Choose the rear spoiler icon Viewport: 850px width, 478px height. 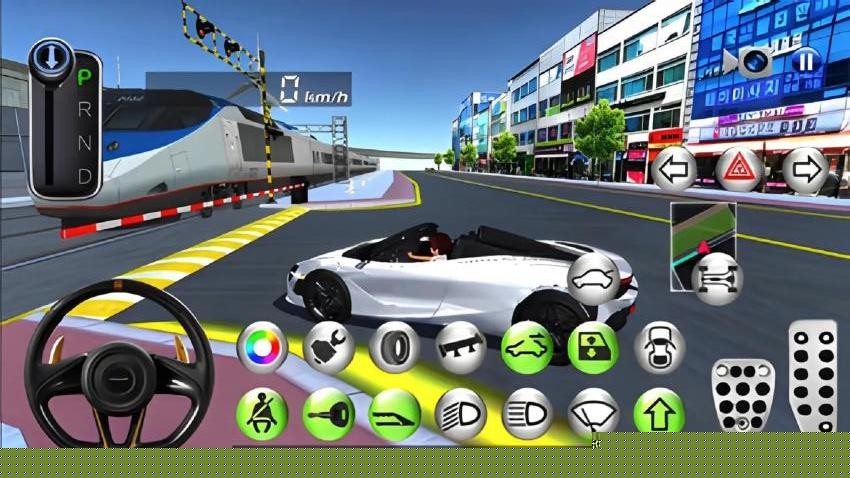click(460, 347)
